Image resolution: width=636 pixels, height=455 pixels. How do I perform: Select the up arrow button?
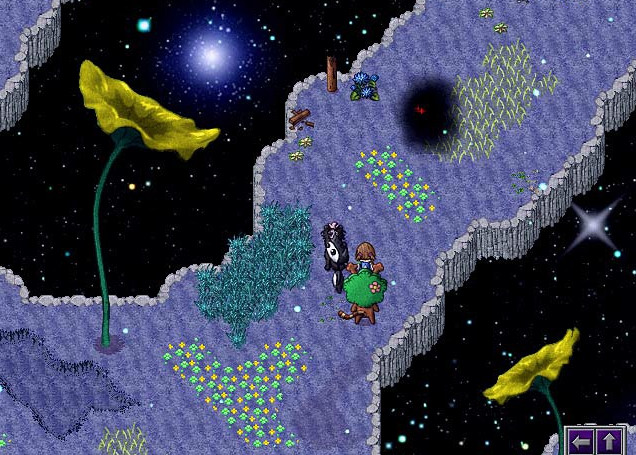tap(610, 441)
